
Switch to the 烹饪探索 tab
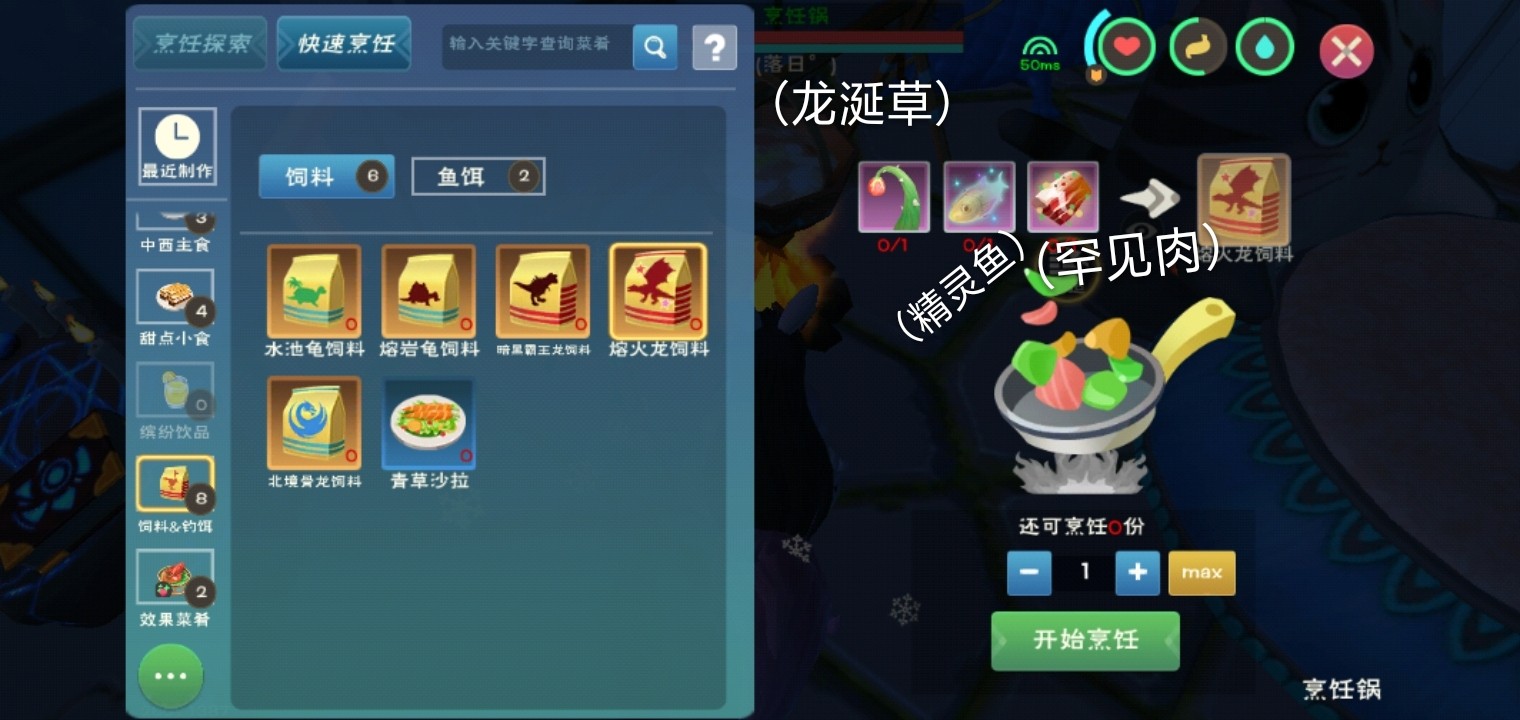pos(200,44)
